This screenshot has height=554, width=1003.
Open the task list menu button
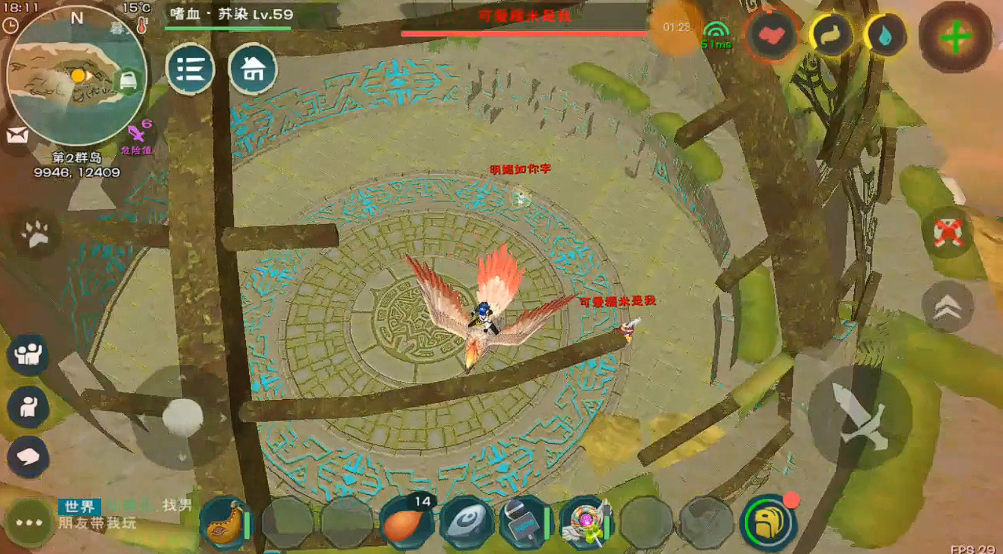191,69
